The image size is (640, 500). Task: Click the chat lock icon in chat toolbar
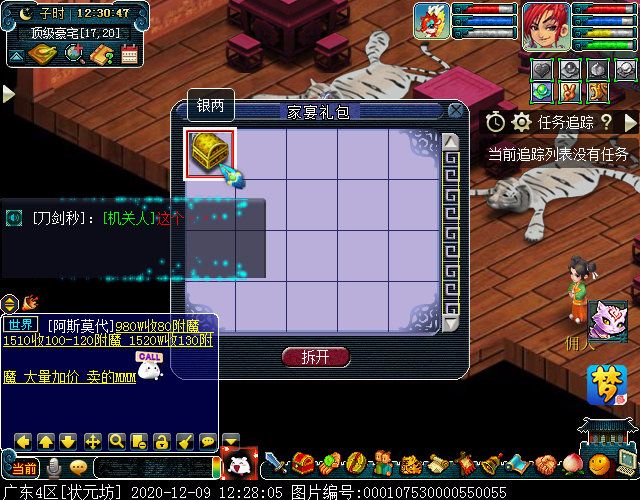[x=161, y=441]
